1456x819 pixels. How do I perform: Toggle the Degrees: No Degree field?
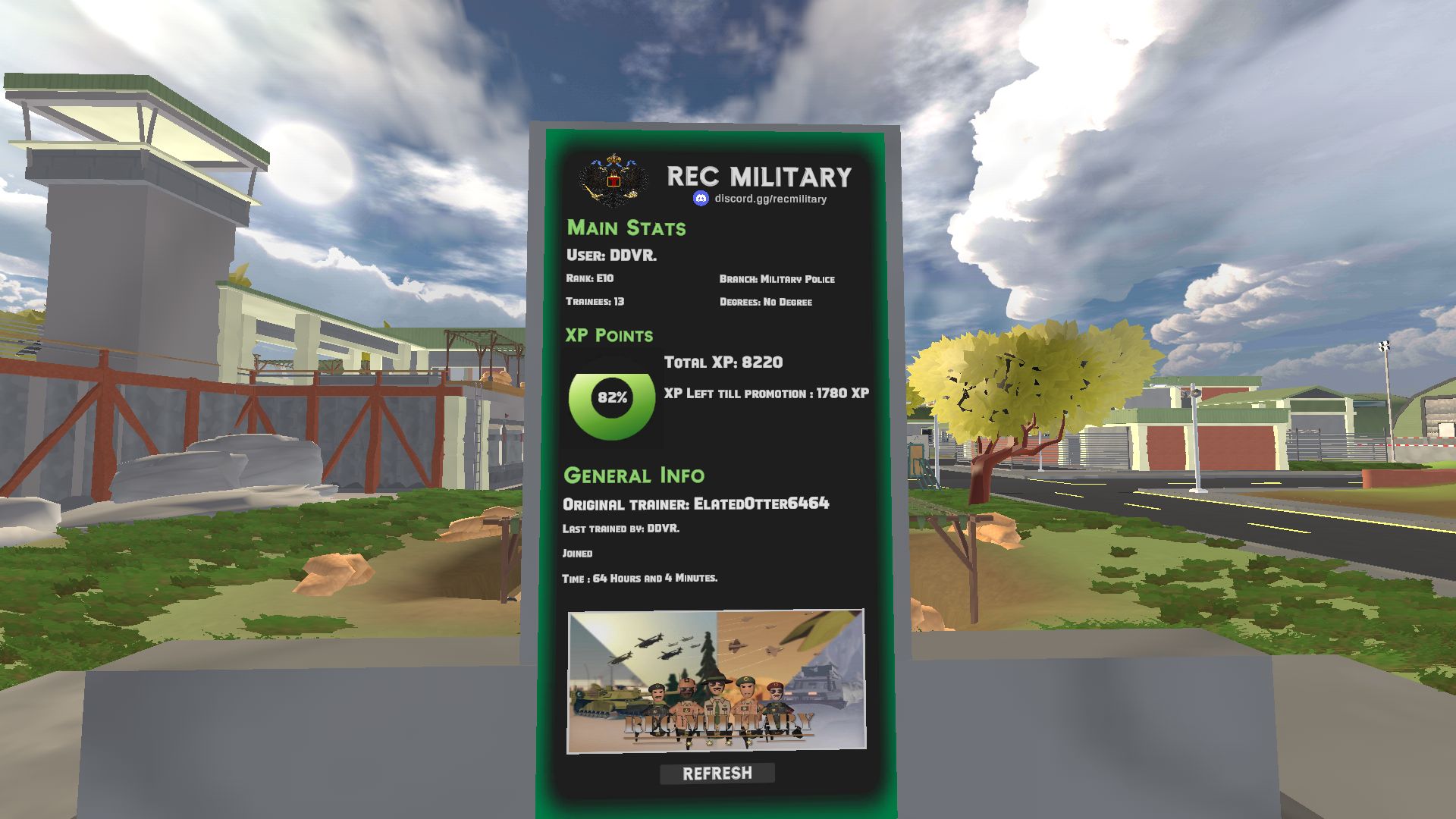point(765,302)
